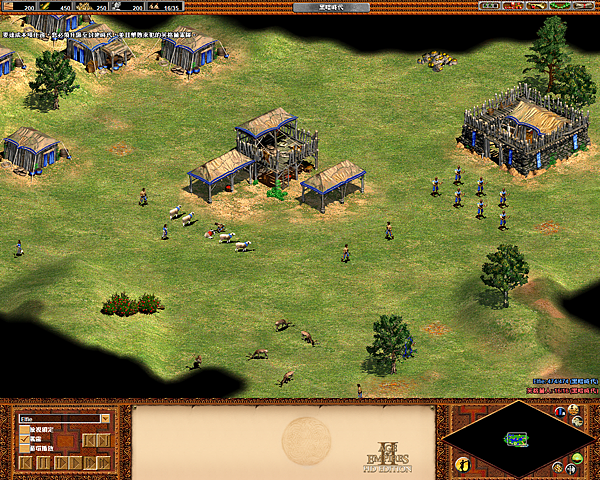The image size is (600, 480).
Task: Click the blue and red flag minimap icon
Action: pyautogui.click(x=560, y=412)
